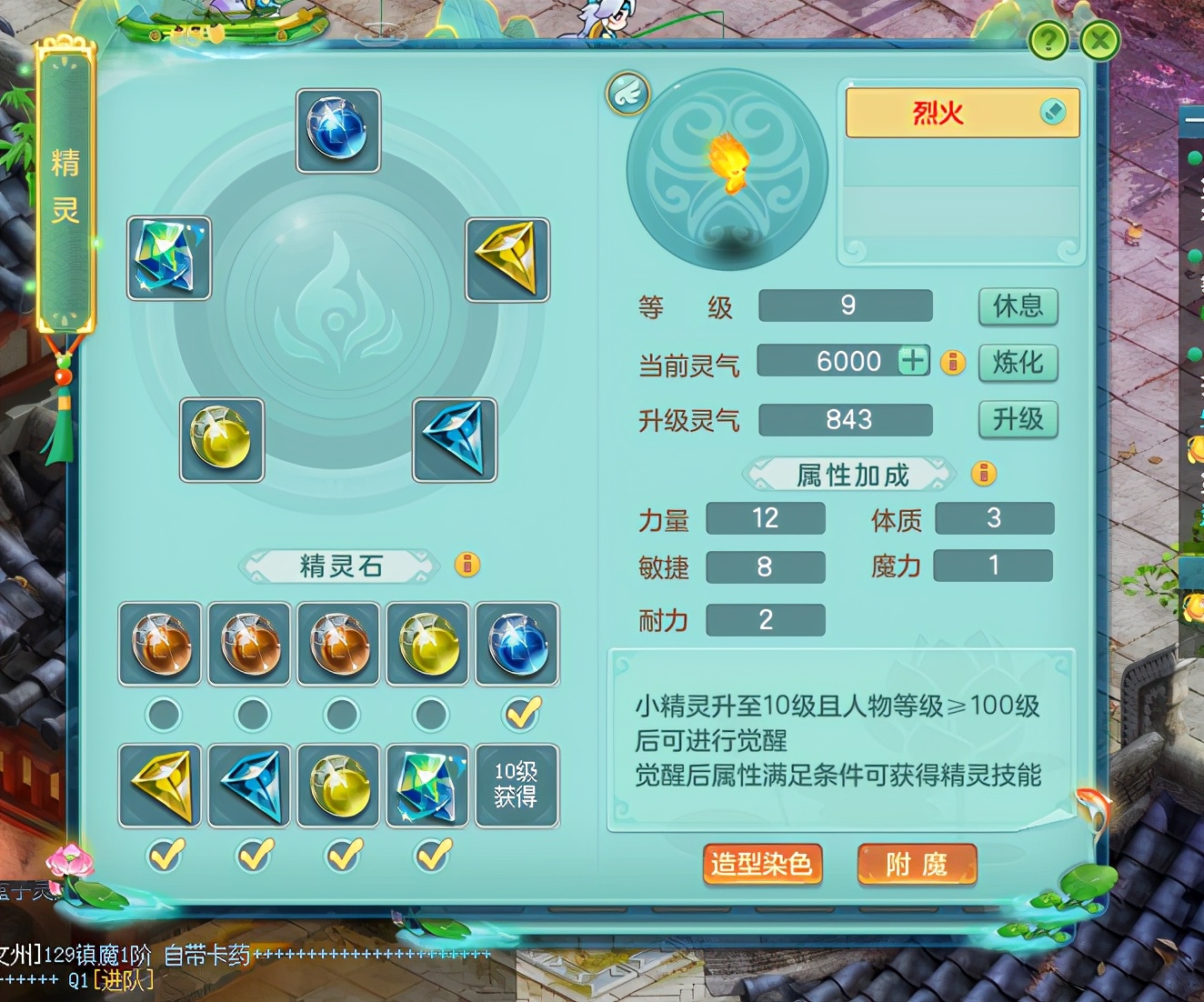The width and height of the screenshot is (1204, 1002).
Task: Click the coin icon next to 当前灵气
Action: [x=953, y=362]
